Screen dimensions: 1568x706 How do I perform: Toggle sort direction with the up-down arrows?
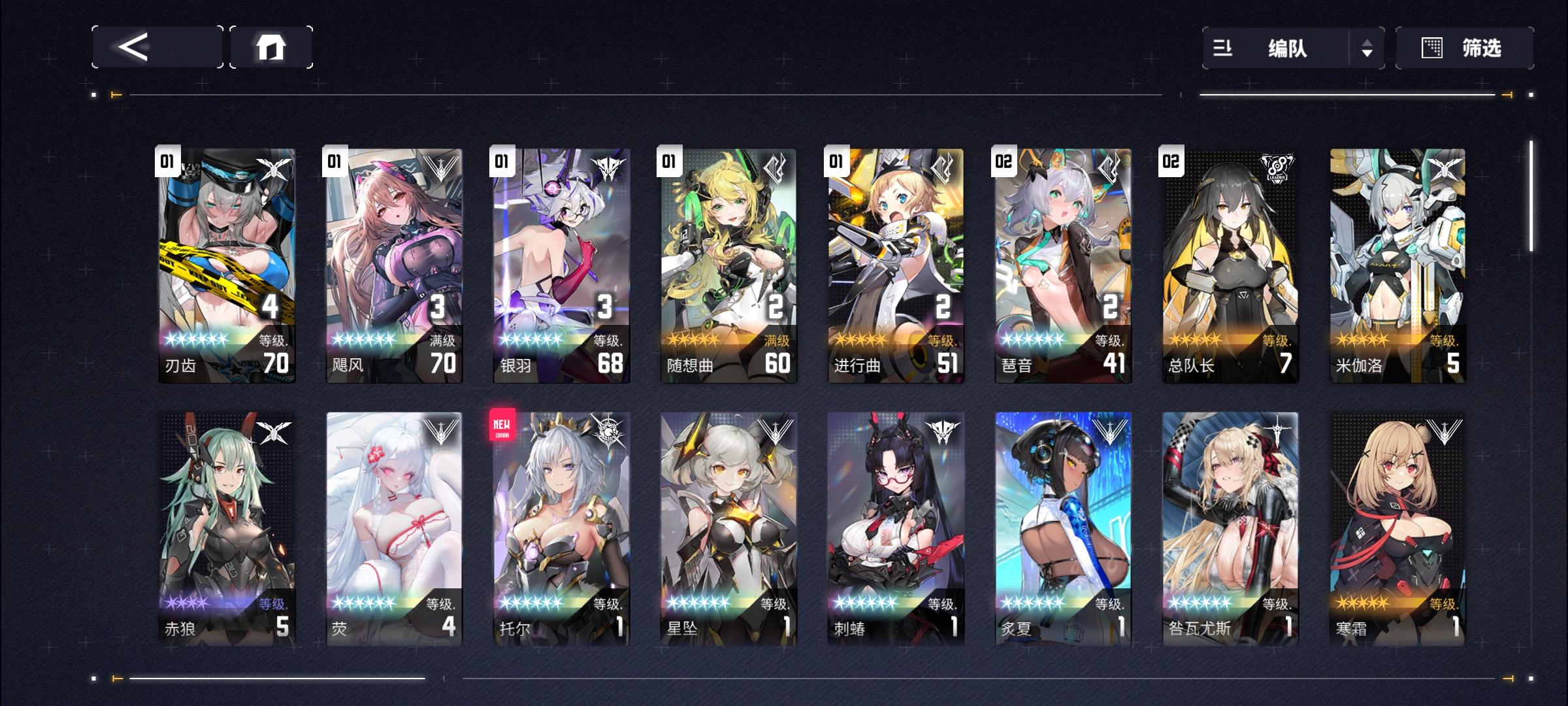point(1369,47)
